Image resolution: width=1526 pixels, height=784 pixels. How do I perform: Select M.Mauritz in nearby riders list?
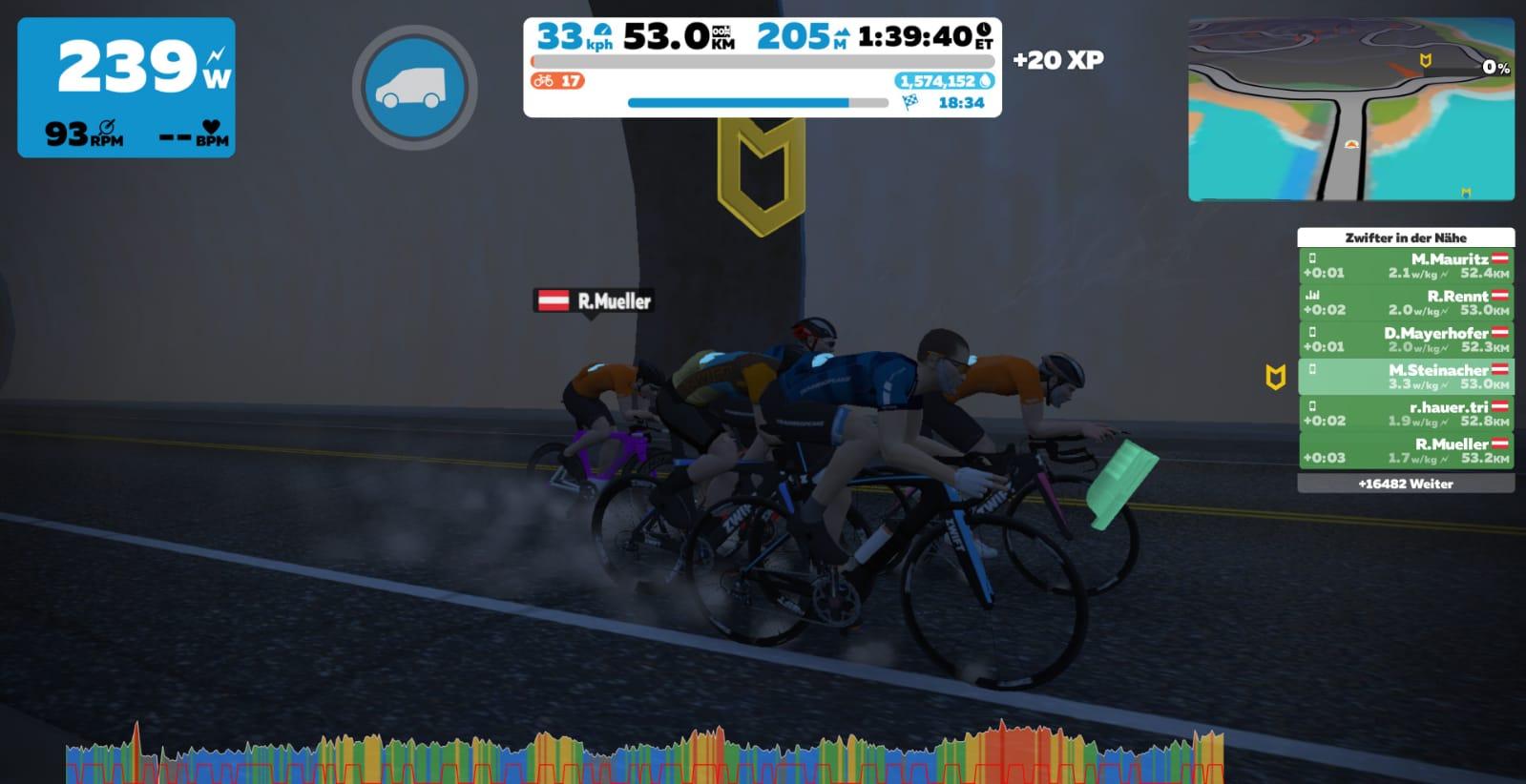pos(1405,265)
